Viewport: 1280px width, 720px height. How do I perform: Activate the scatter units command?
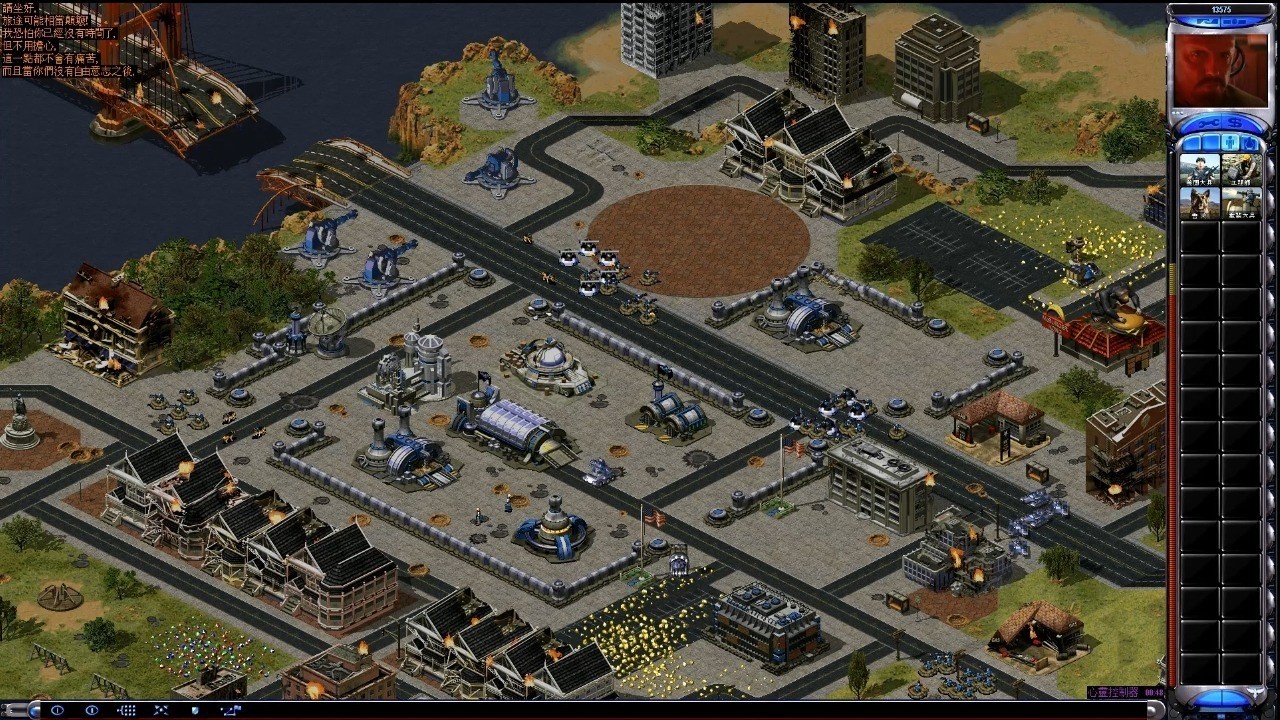click(x=160, y=710)
